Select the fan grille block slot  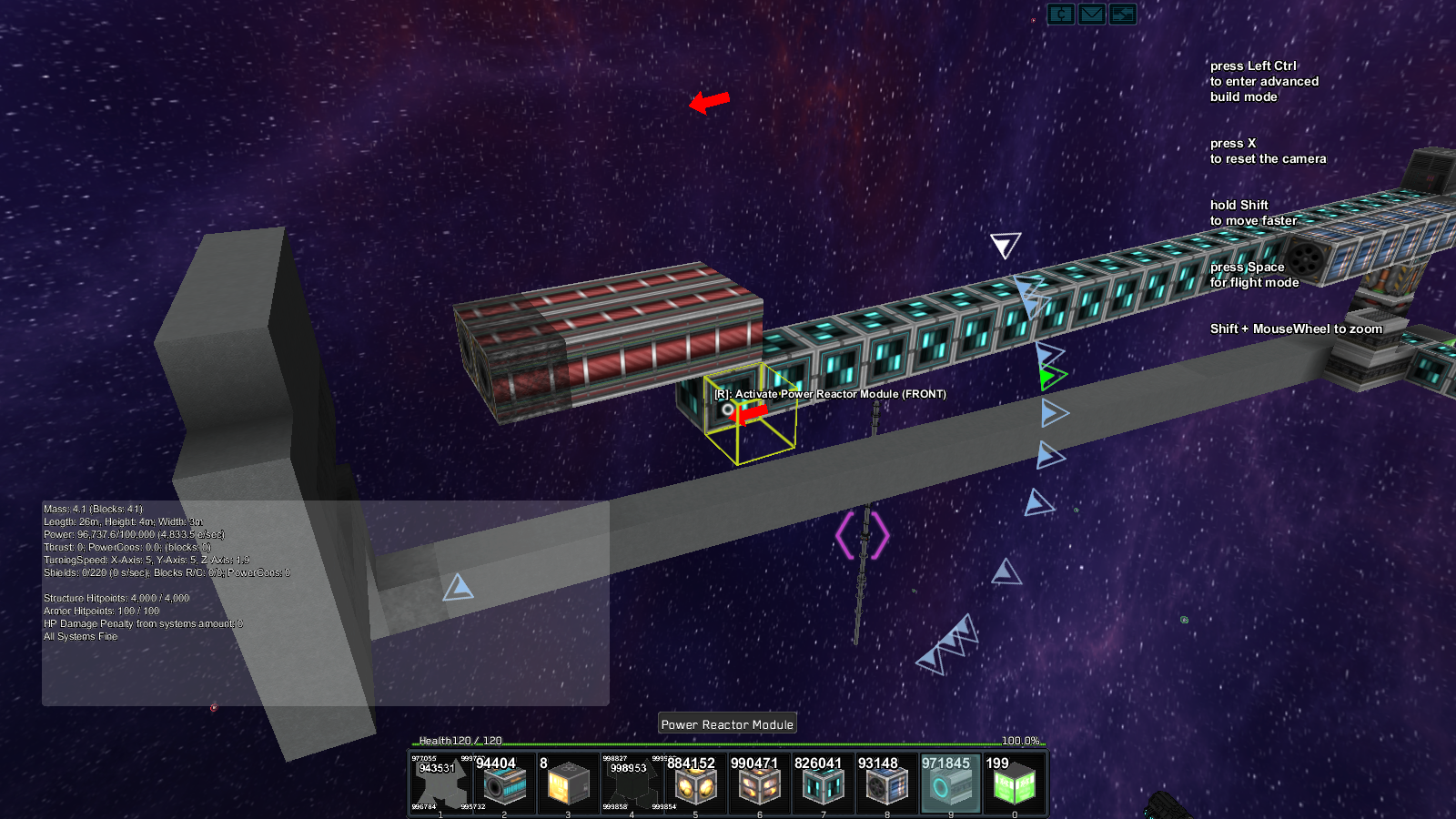886,783
